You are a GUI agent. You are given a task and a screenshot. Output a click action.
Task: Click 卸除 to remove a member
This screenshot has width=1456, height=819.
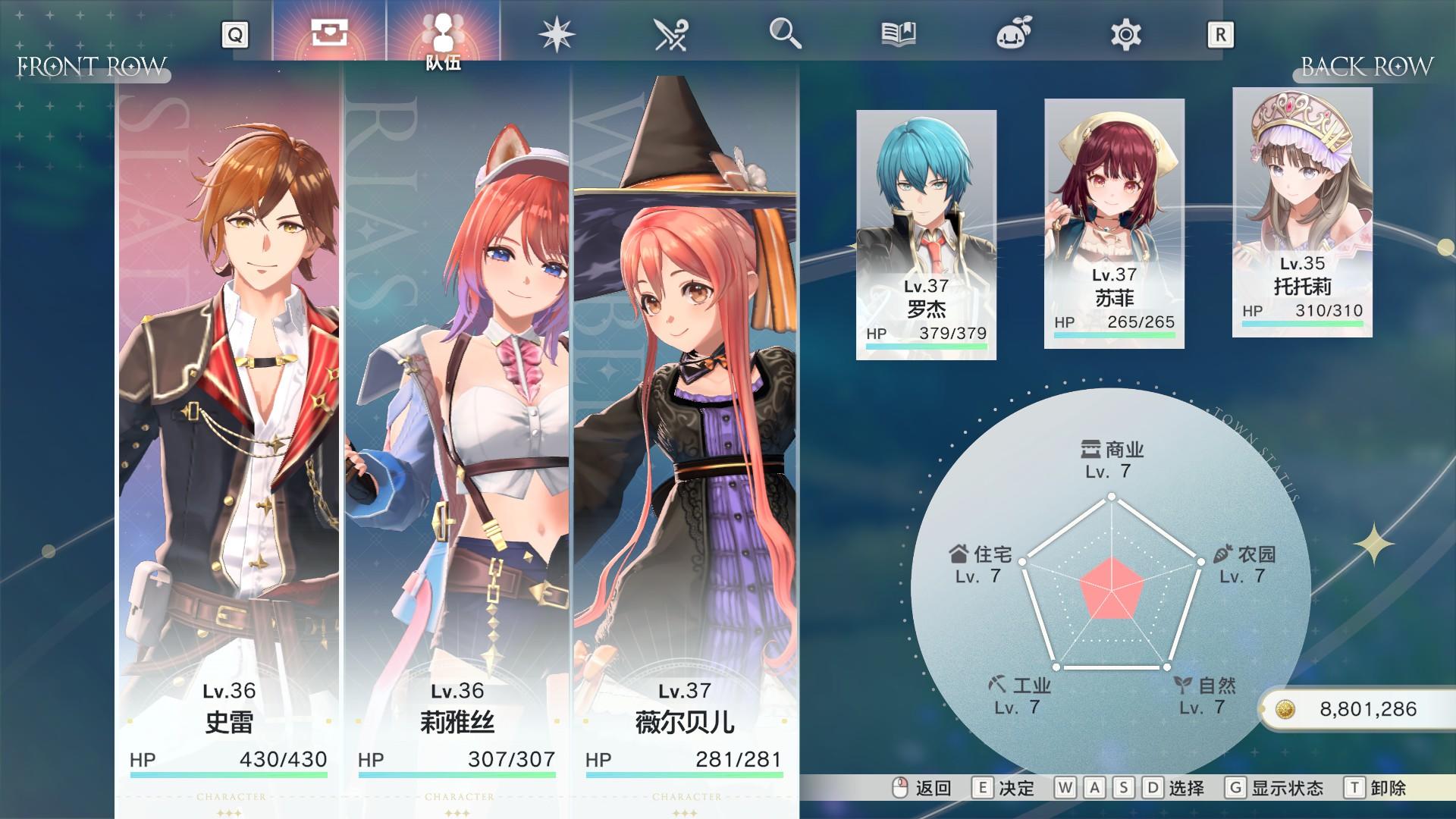pyautogui.click(x=1372, y=788)
